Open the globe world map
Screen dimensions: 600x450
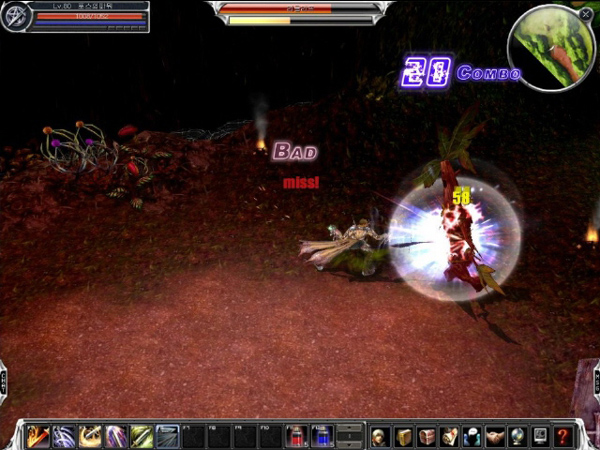pyautogui.click(x=518, y=436)
